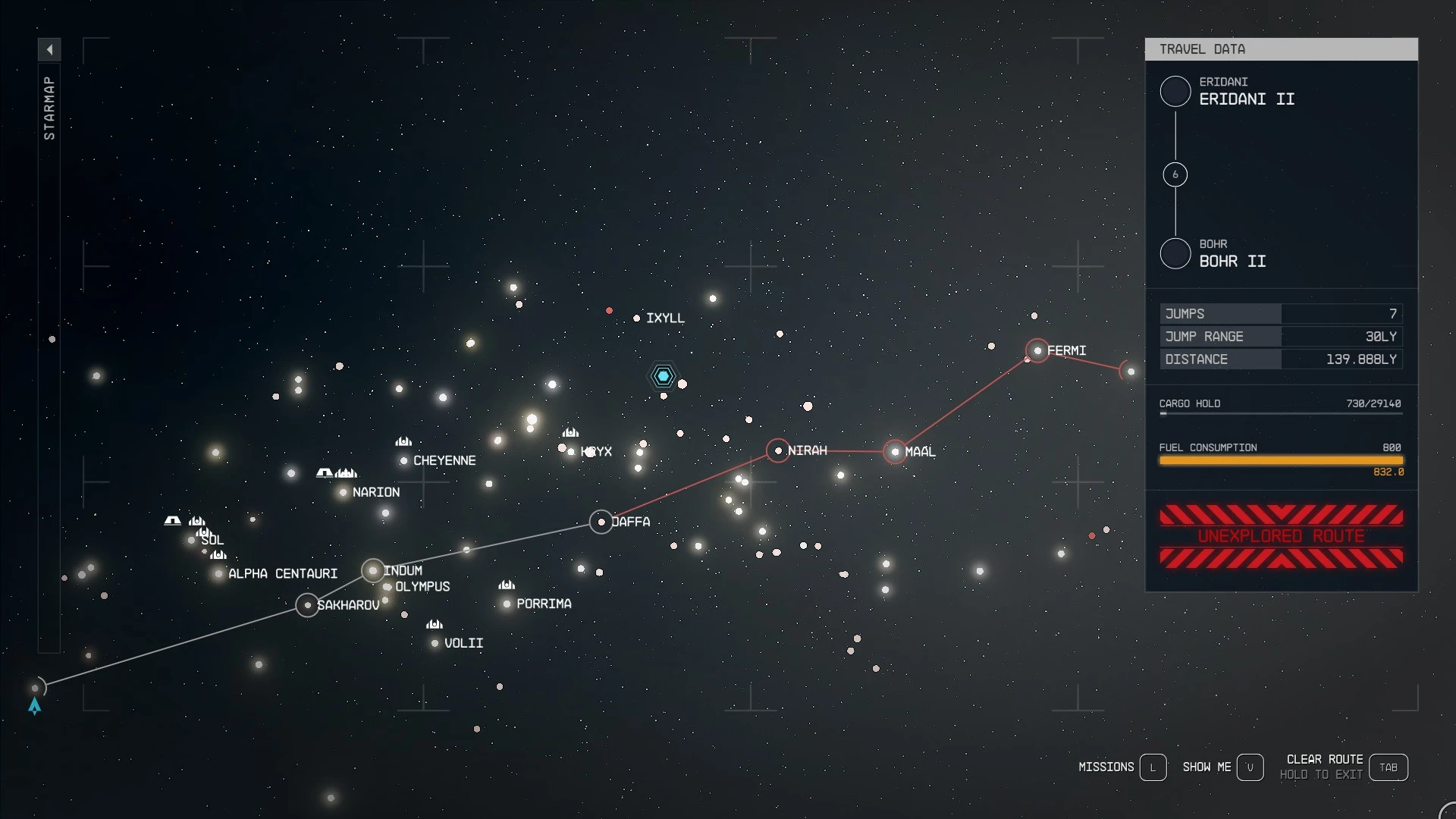Select the Jaffa system on the route
The image size is (1456, 819).
pos(601,521)
